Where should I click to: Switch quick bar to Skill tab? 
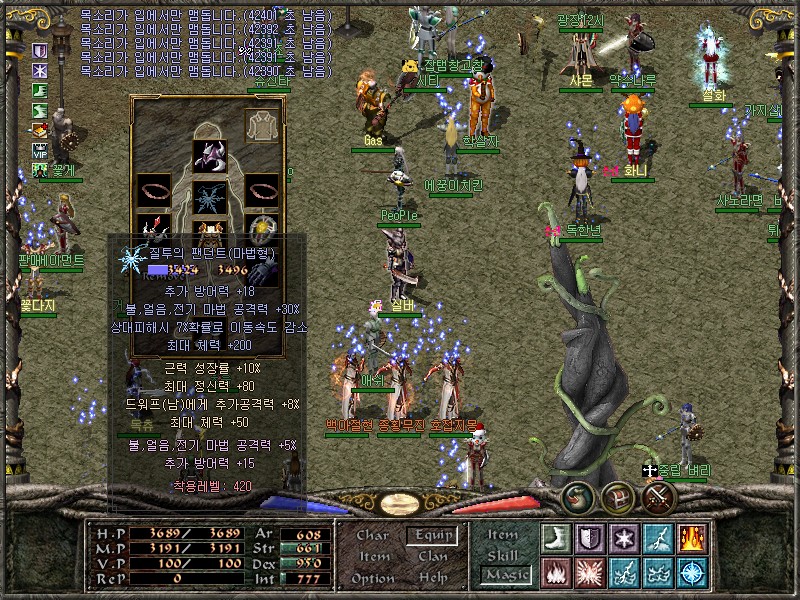coord(503,555)
